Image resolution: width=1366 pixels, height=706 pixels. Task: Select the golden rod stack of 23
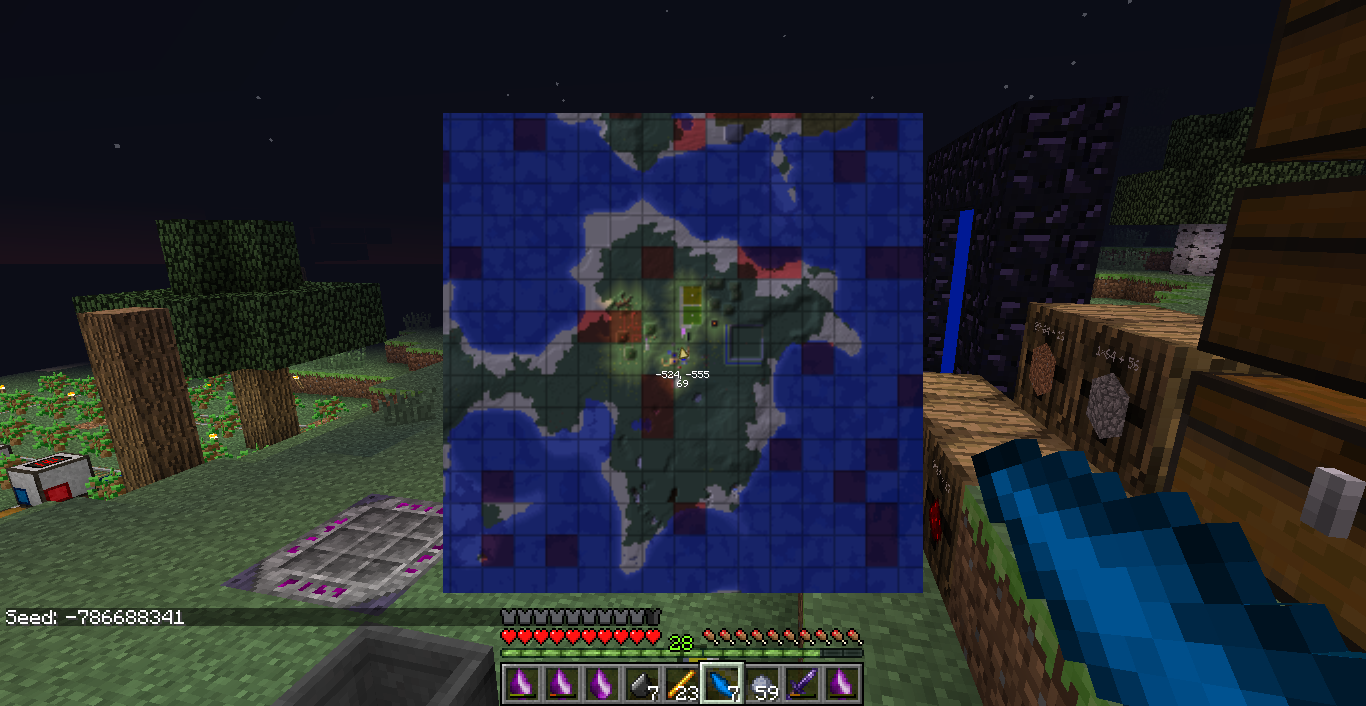click(x=681, y=684)
